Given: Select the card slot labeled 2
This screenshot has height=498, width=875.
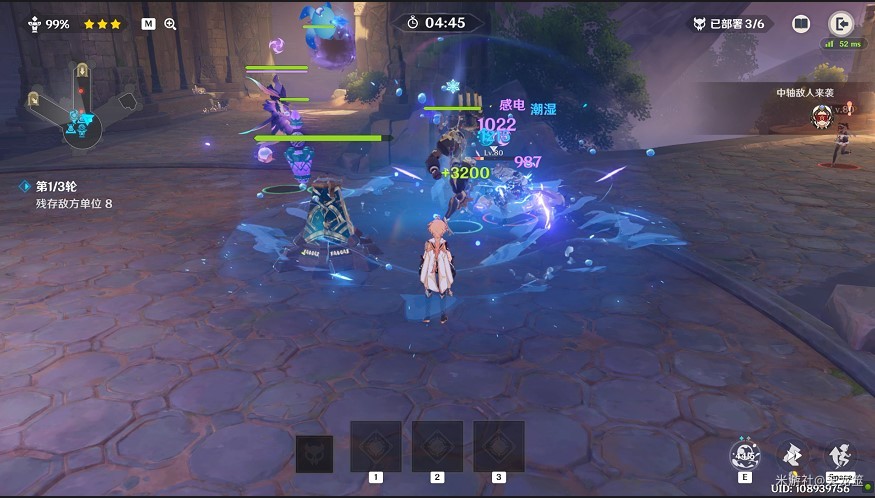Looking at the screenshot, I should pos(437,446).
